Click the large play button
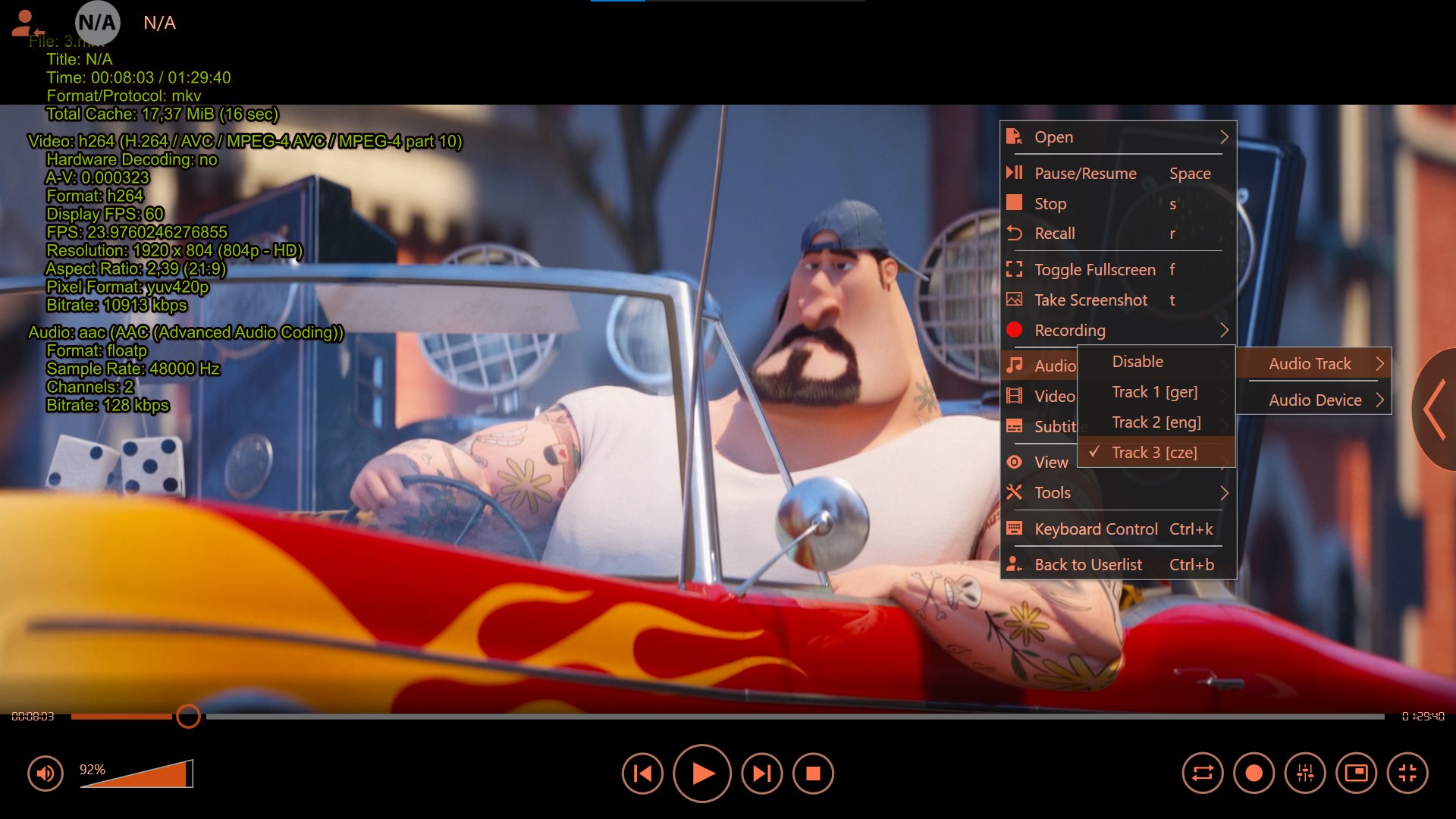1456x819 pixels. point(702,773)
